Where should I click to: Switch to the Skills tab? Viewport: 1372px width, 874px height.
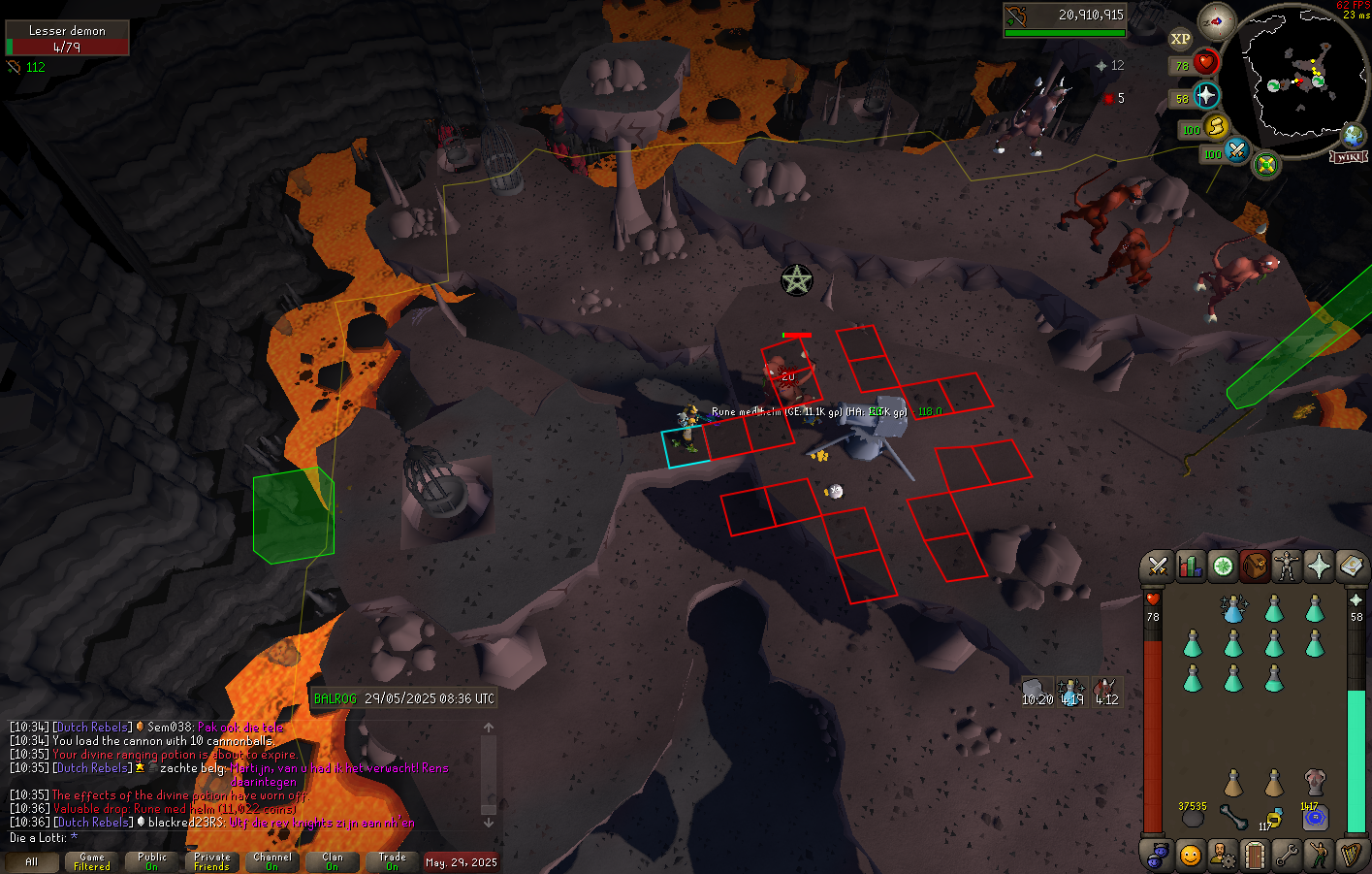pos(1190,566)
